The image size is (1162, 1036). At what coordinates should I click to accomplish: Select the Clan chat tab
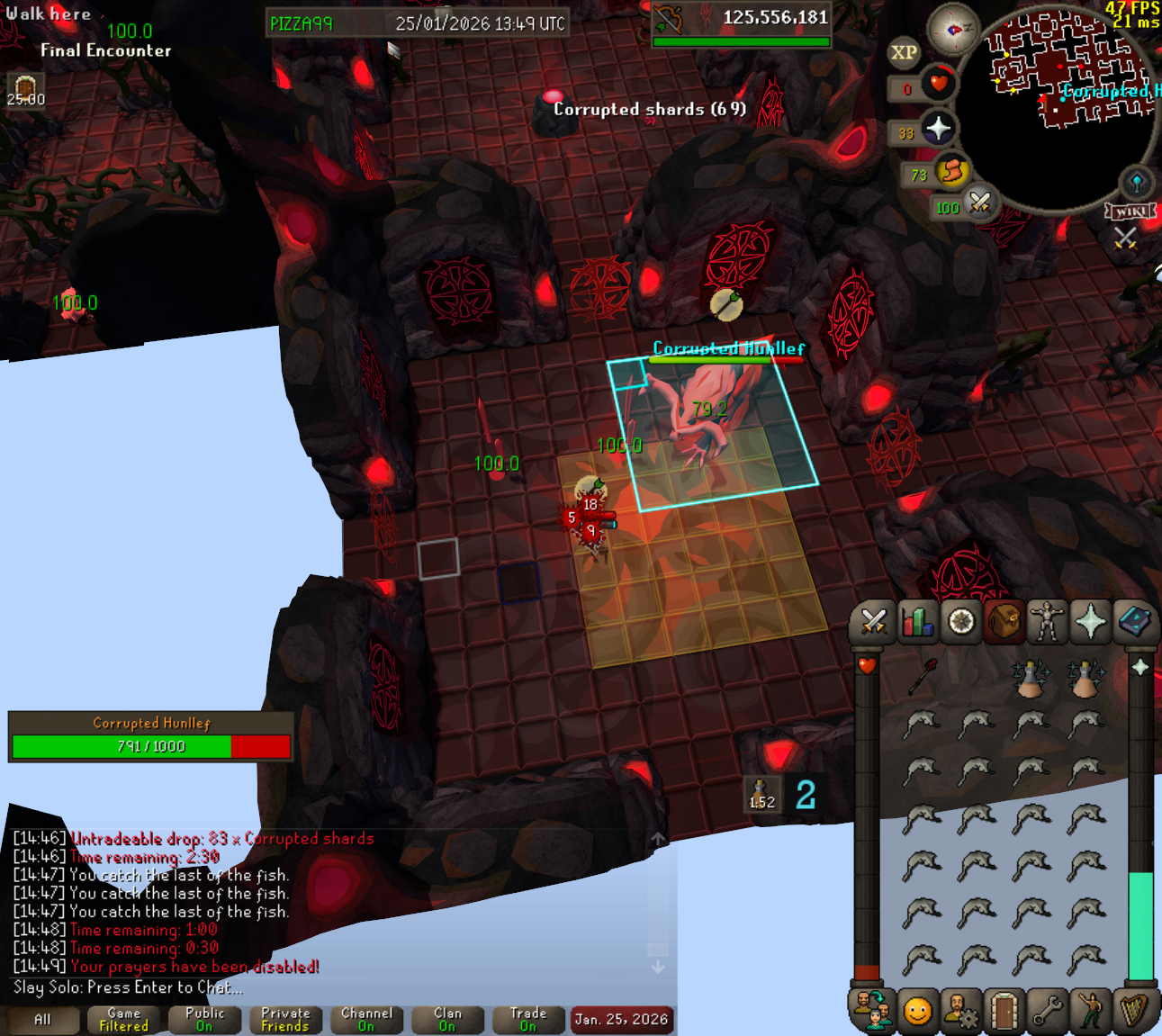pyautogui.click(x=447, y=1020)
